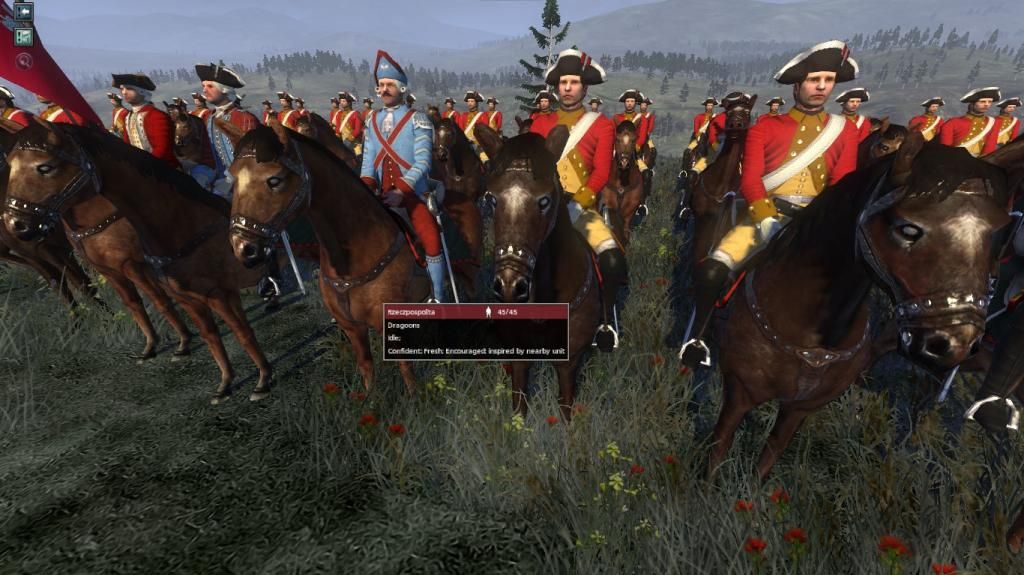Click the faint magnifier icon below the flag button
Screen dimensions: 1024x575
click(24, 60)
